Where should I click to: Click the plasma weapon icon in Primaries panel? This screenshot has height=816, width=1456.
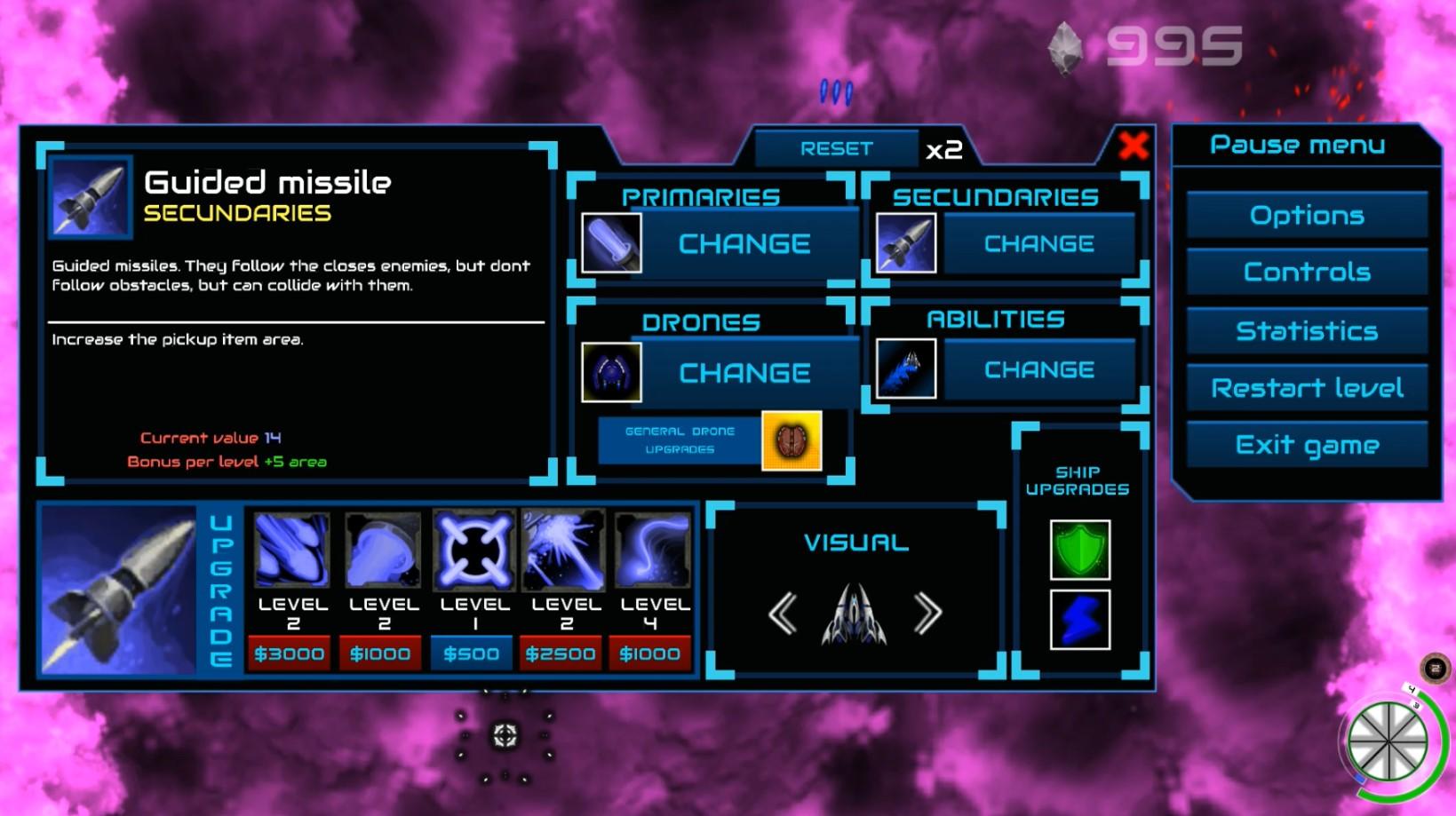pyautogui.click(x=612, y=242)
